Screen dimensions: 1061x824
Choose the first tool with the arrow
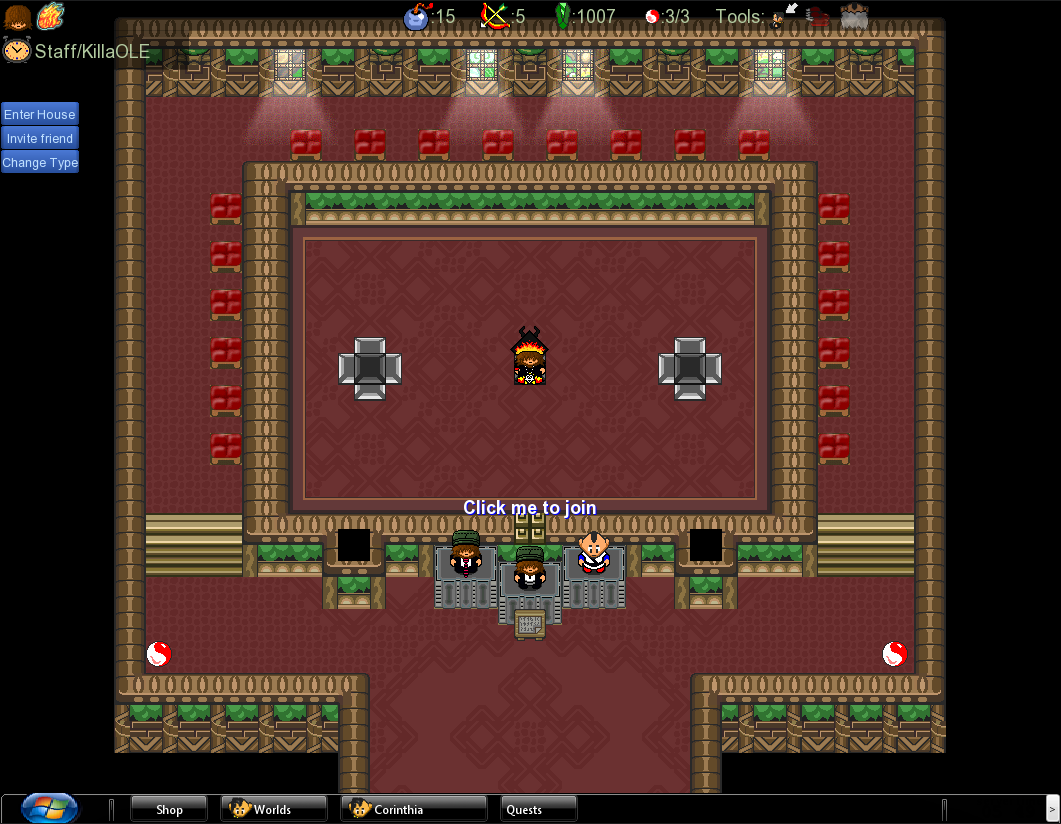pyautogui.click(x=785, y=15)
